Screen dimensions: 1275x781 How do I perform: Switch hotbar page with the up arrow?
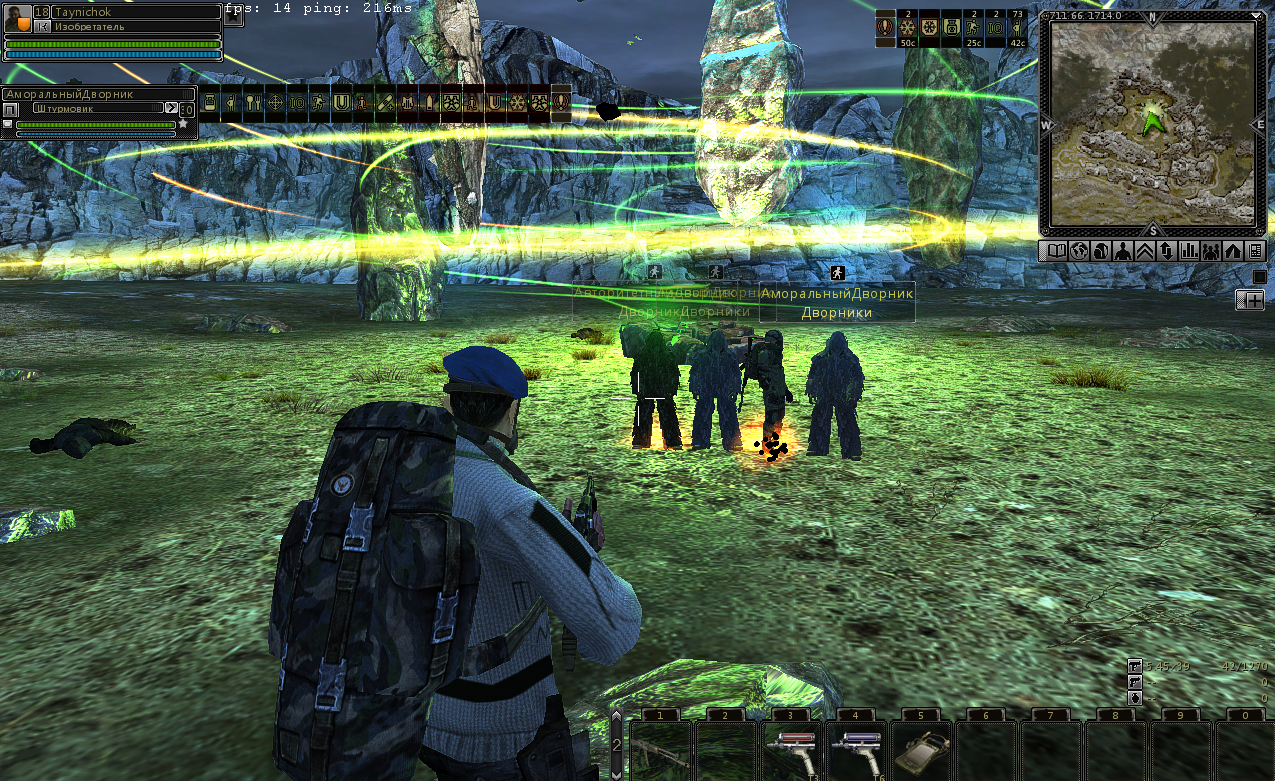tap(616, 717)
